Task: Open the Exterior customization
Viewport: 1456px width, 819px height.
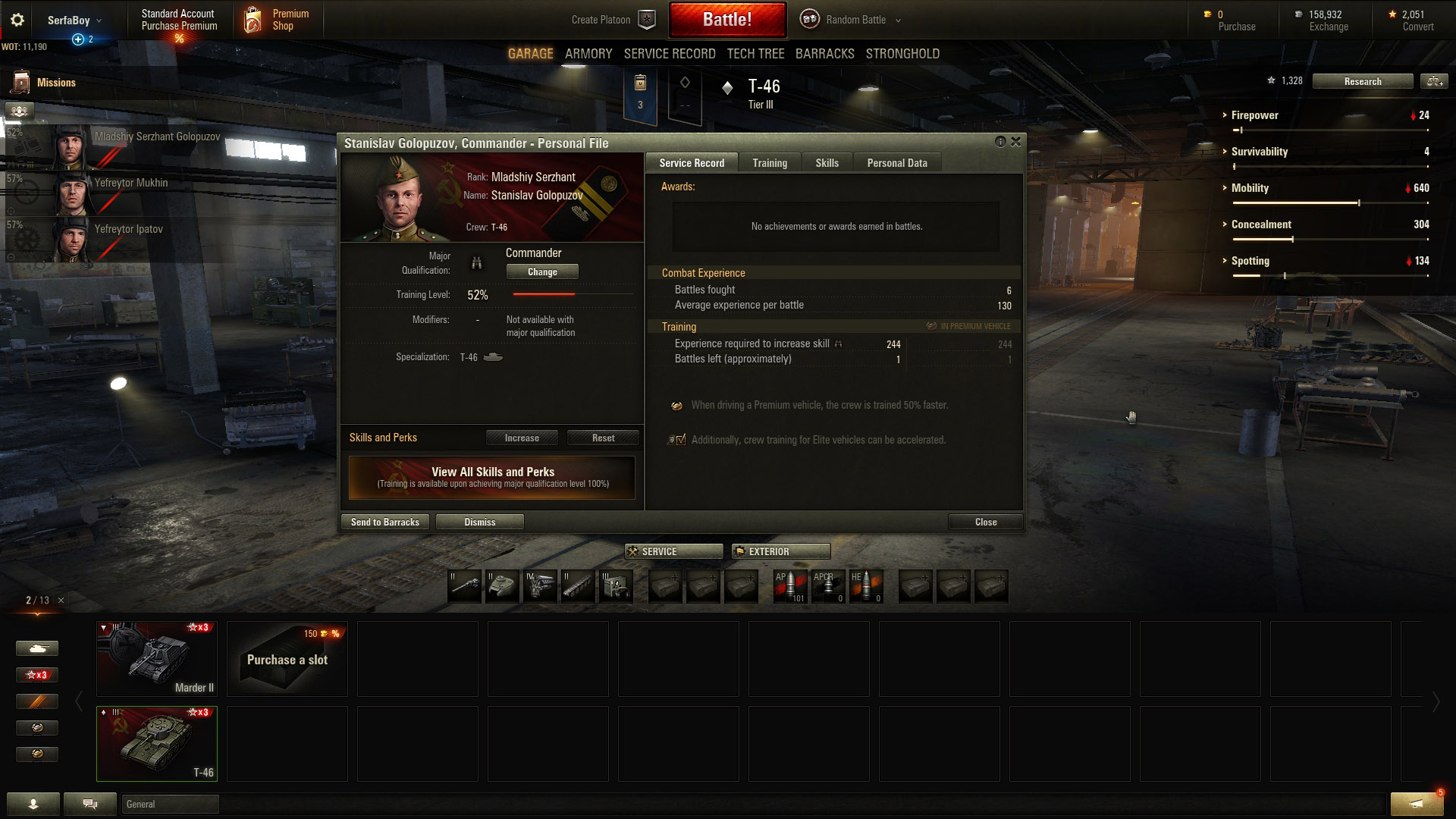Action: tap(780, 551)
